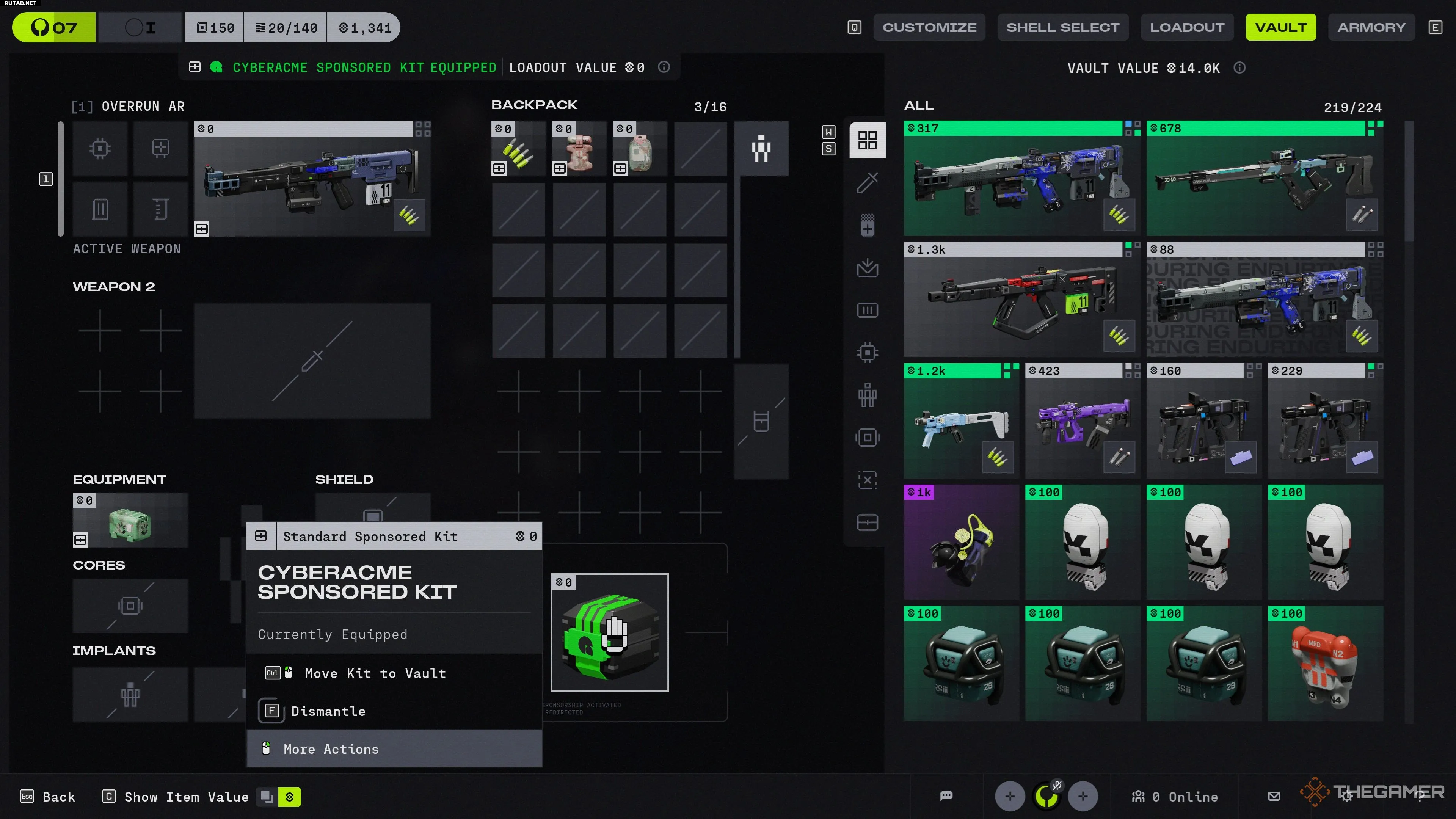Choose Move Kit to Vault option

pyautogui.click(x=375, y=673)
